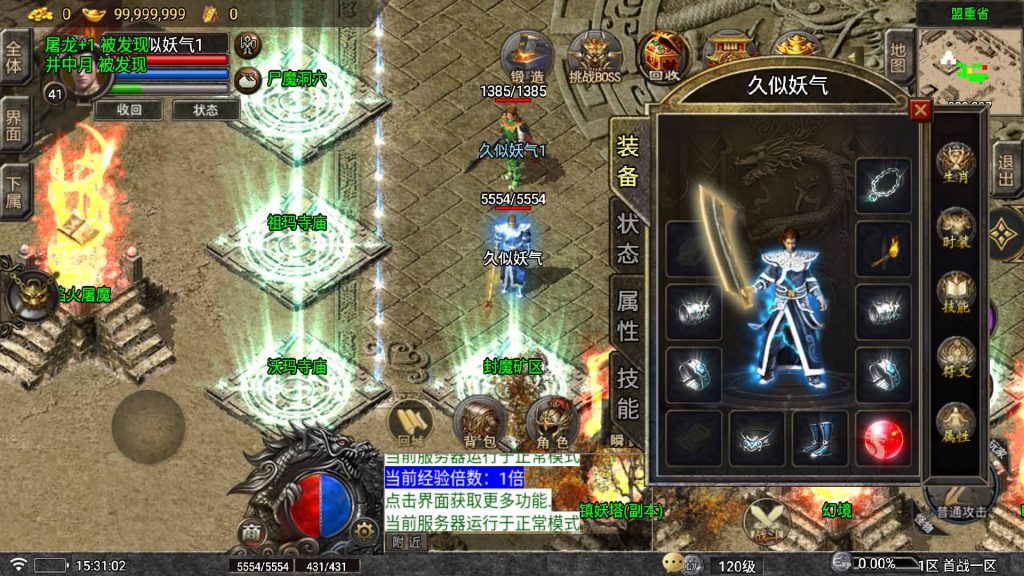Open the 属性 attributes tab
Image resolution: width=1024 pixels, height=576 pixels.
pos(628,316)
